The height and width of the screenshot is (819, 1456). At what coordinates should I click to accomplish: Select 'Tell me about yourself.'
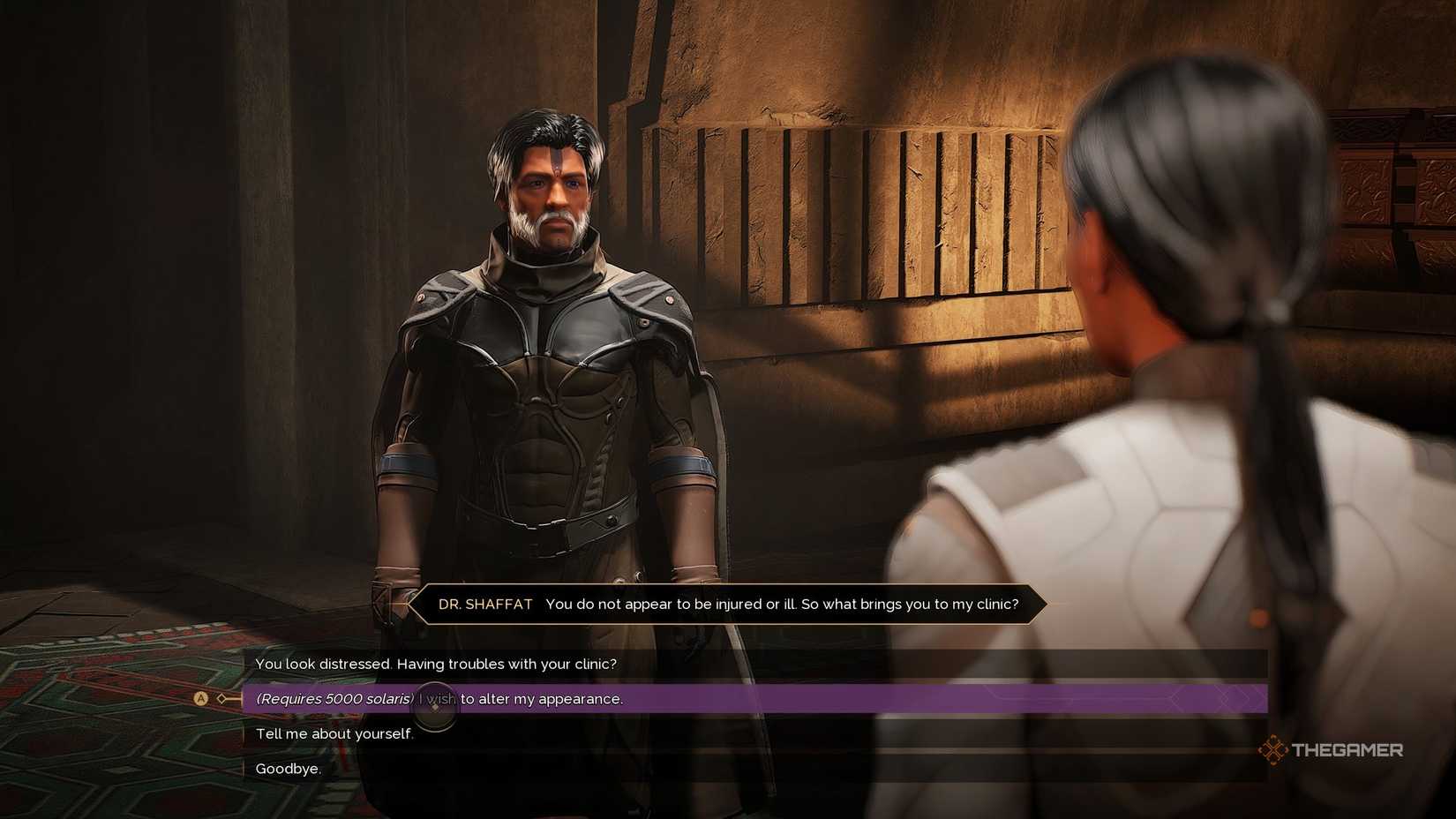click(334, 733)
